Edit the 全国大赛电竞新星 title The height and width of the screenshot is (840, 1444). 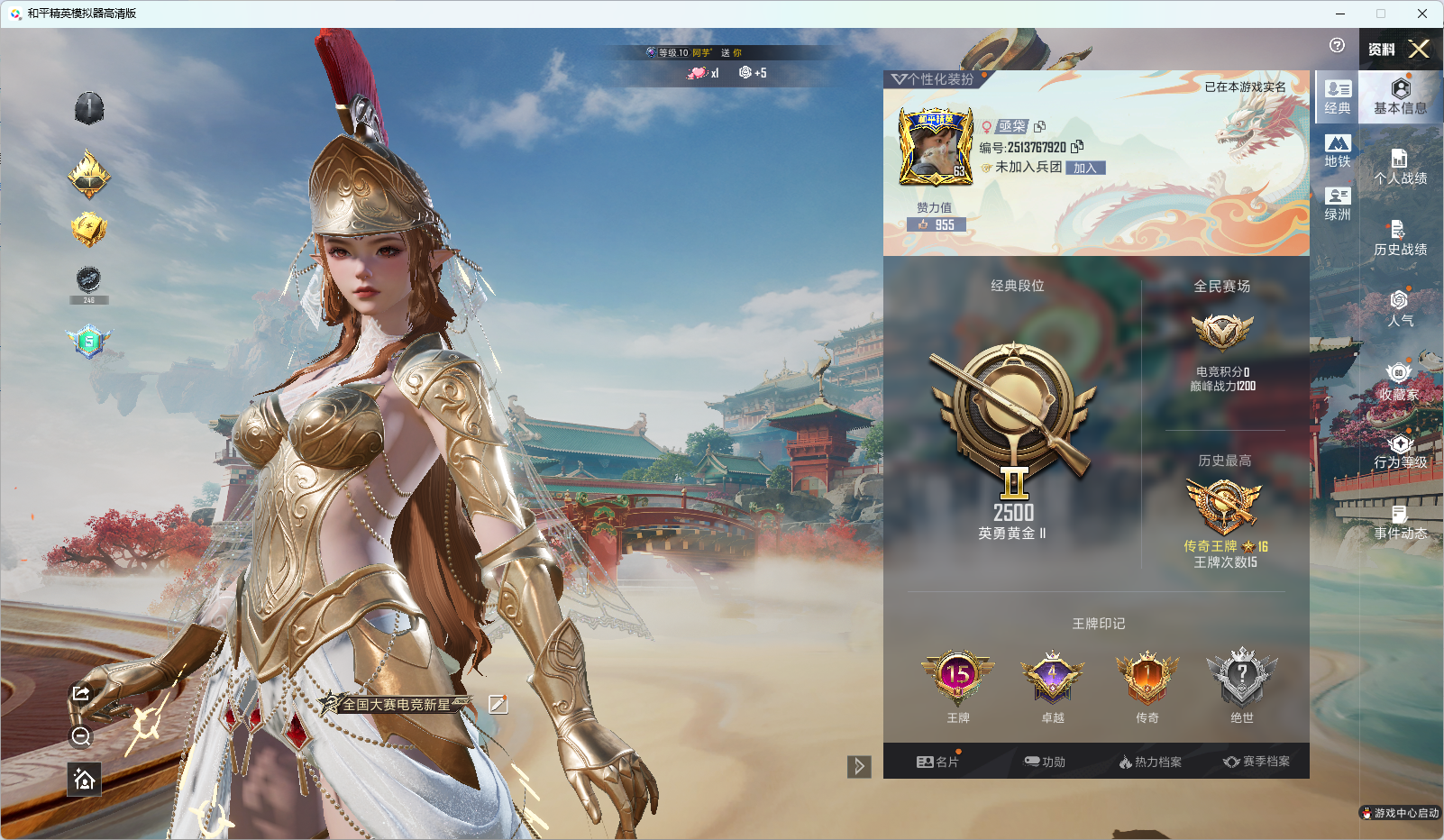click(x=498, y=704)
